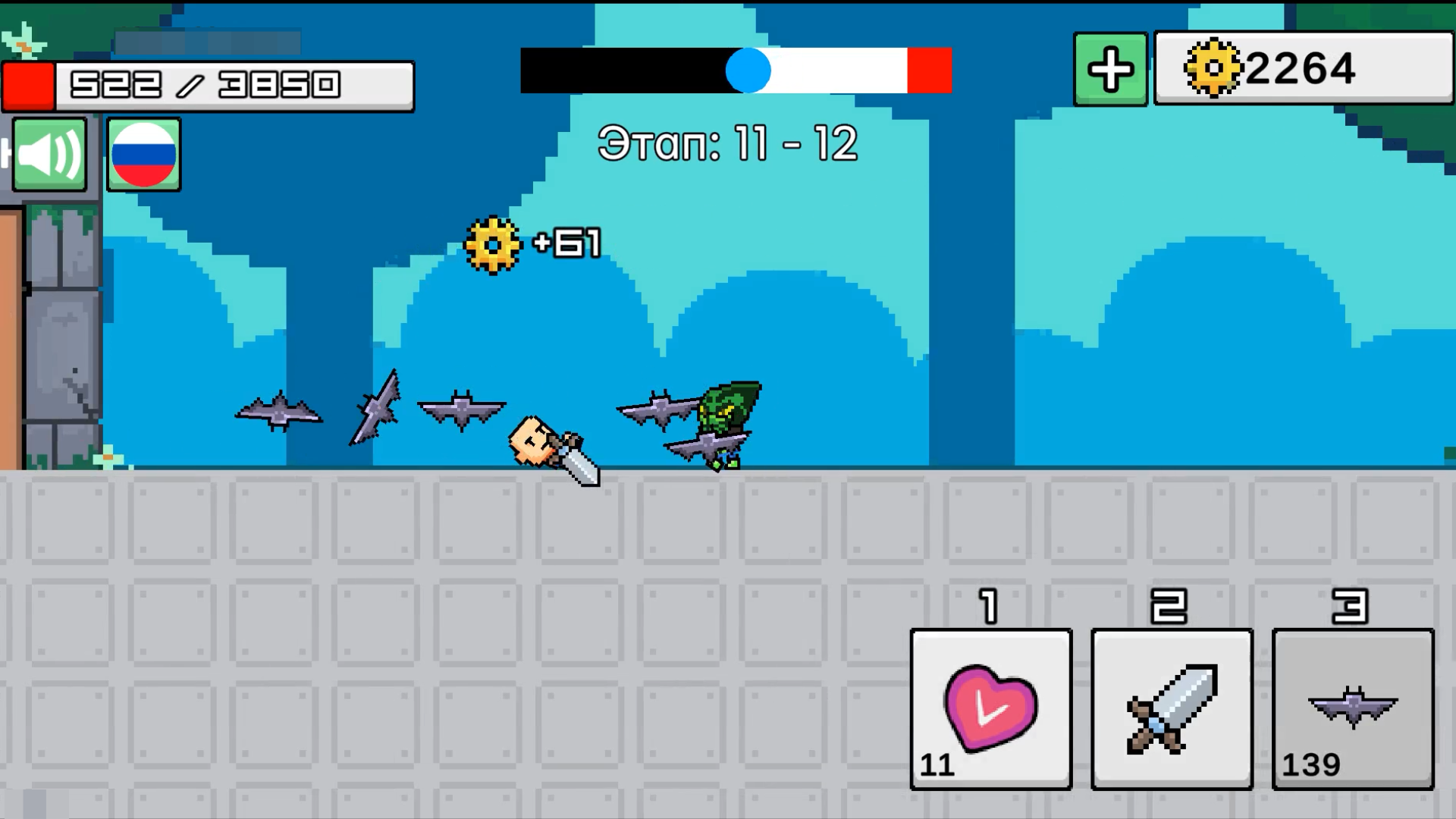This screenshot has height=819, width=1456.
Task: Tap the hotkey number 1 above the heart slot
Action: coord(988,607)
